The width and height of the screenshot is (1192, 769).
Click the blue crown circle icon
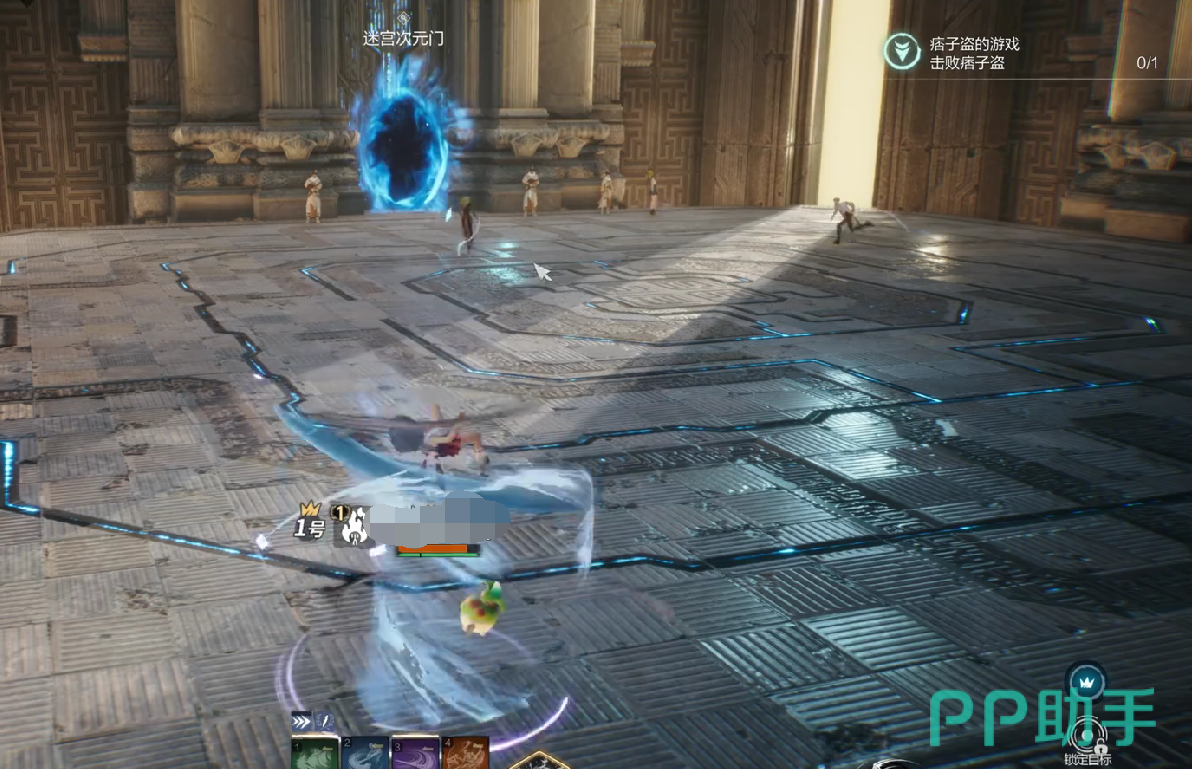pyautogui.click(x=1086, y=683)
